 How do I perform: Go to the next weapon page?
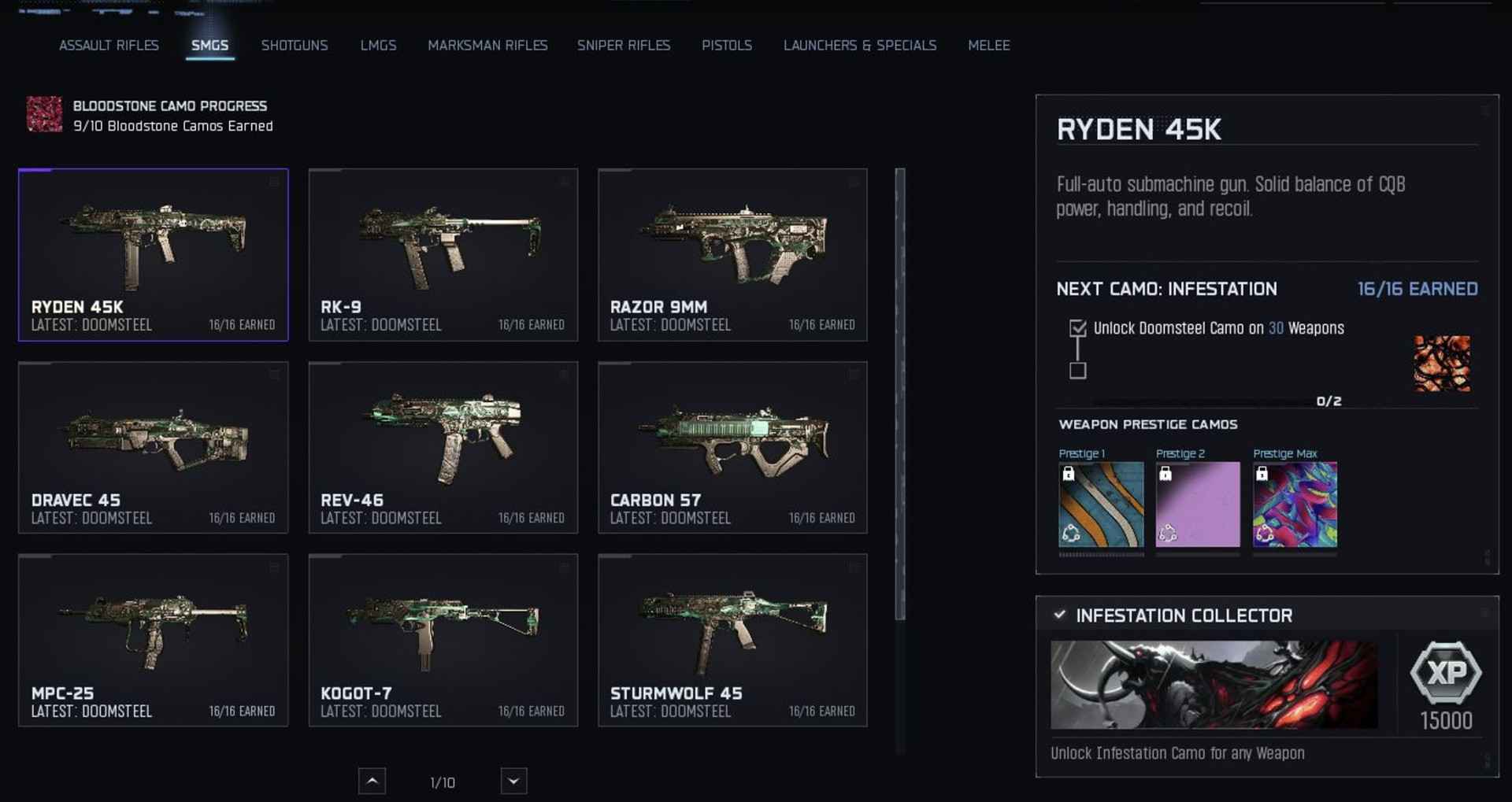tap(513, 782)
